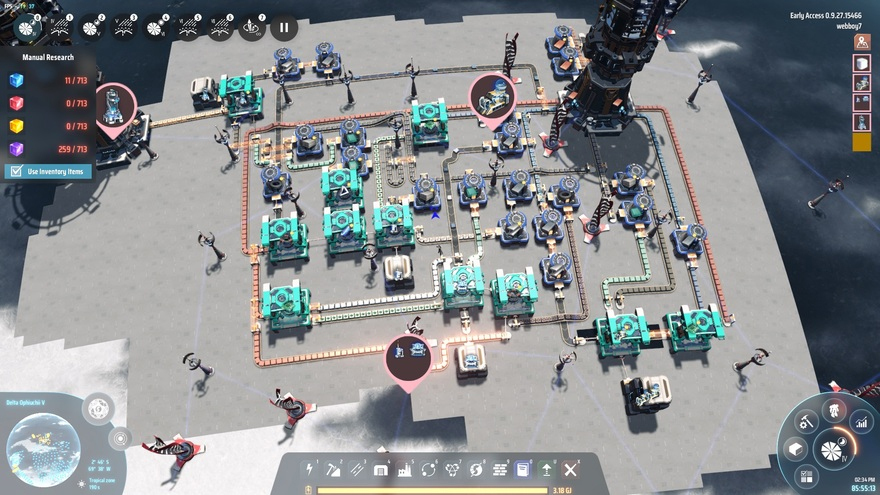Click the orange square on the right edge

click(862, 142)
